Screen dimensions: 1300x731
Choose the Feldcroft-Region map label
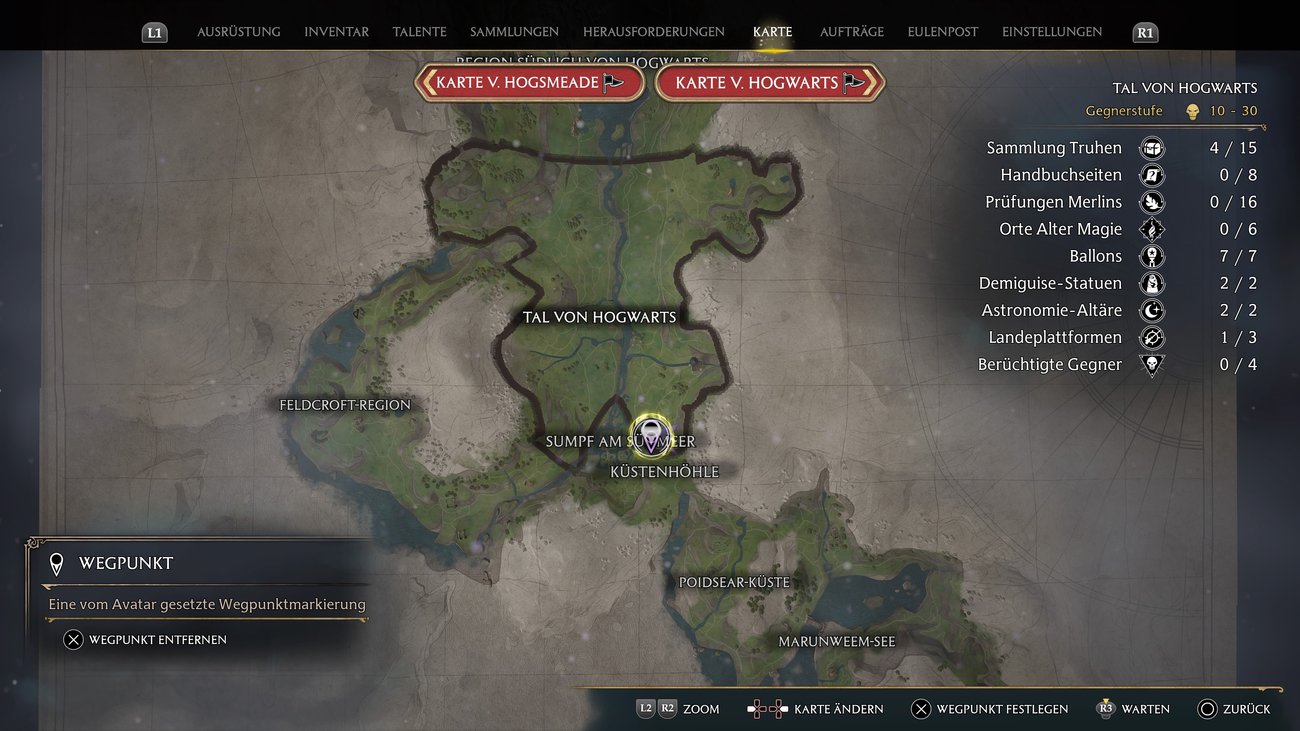point(345,405)
